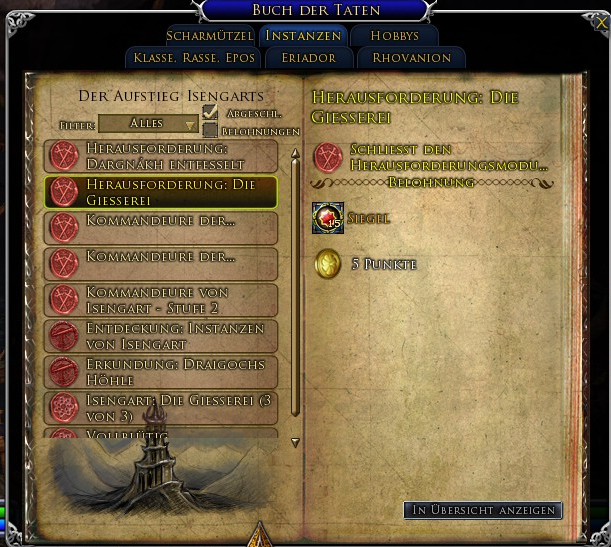Open Erkundung: Draigochs Höhle deed
This screenshot has width=611, height=547.
coord(161,371)
